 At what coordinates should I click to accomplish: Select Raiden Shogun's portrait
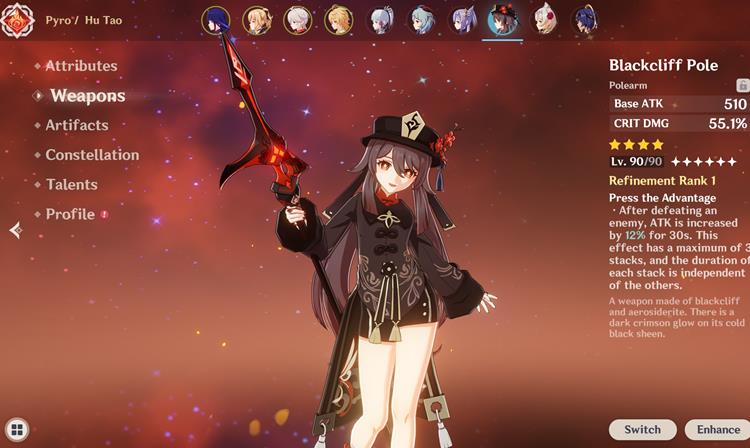pos(215,19)
